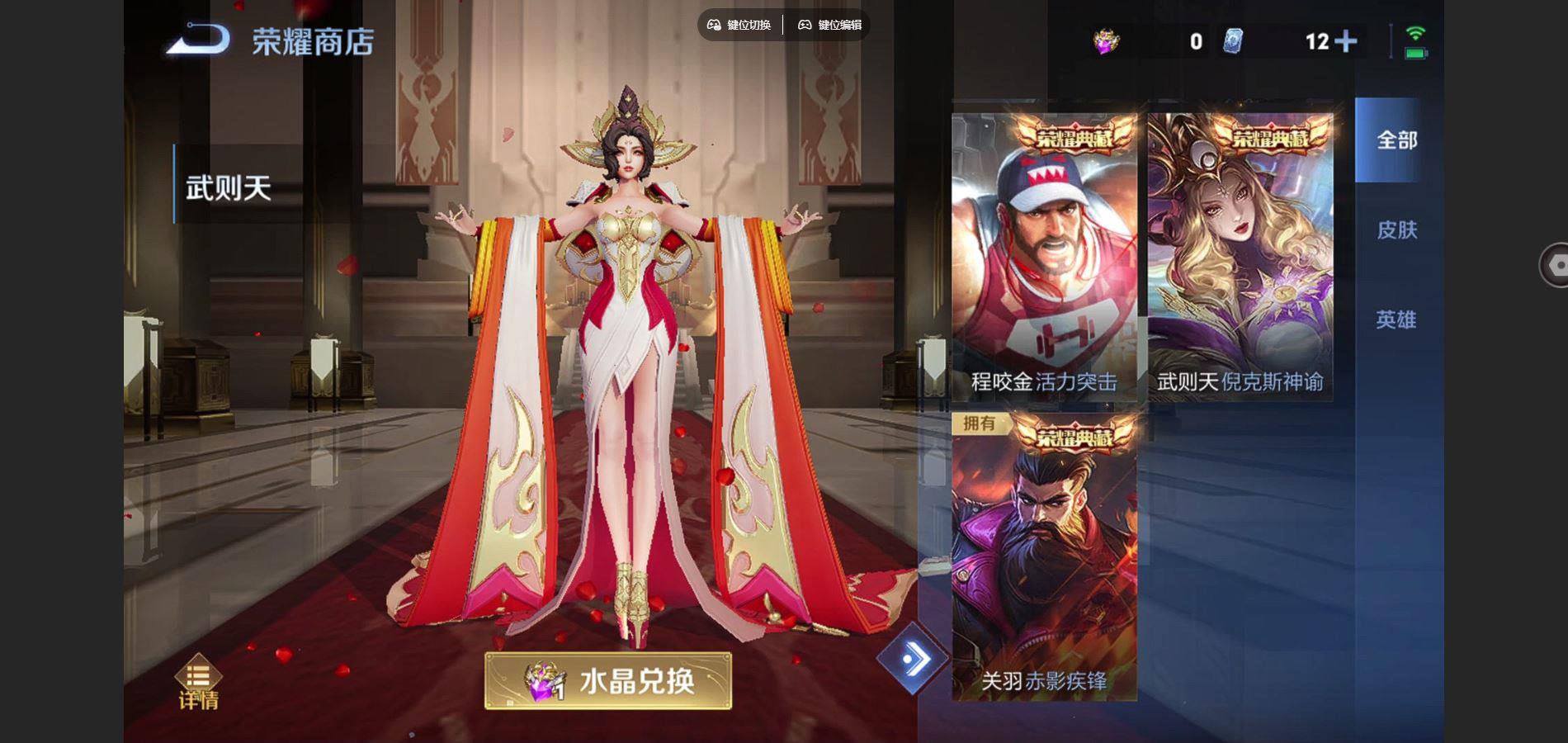This screenshot has width=1568, height=743.
Task: Click the controller icon beside 键位编辑
Action: coord(803,25)
